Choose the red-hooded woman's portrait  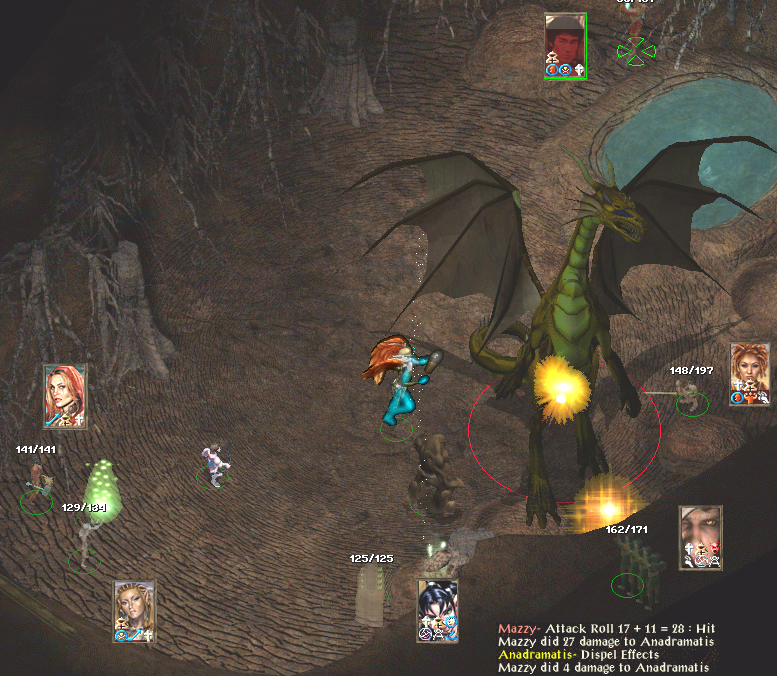point(65,396)
